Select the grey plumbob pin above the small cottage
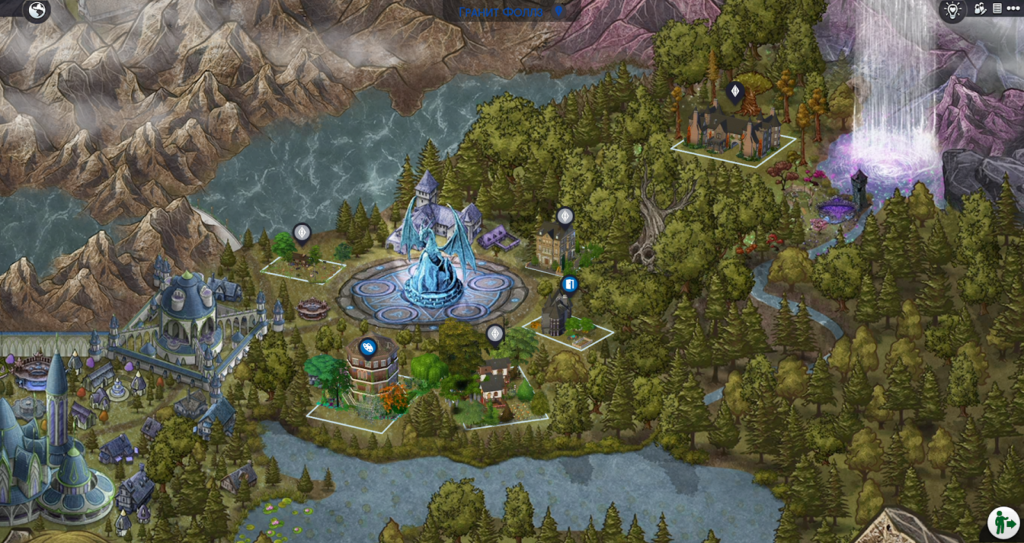1024x543 pixels. click(x=495, y=333)
